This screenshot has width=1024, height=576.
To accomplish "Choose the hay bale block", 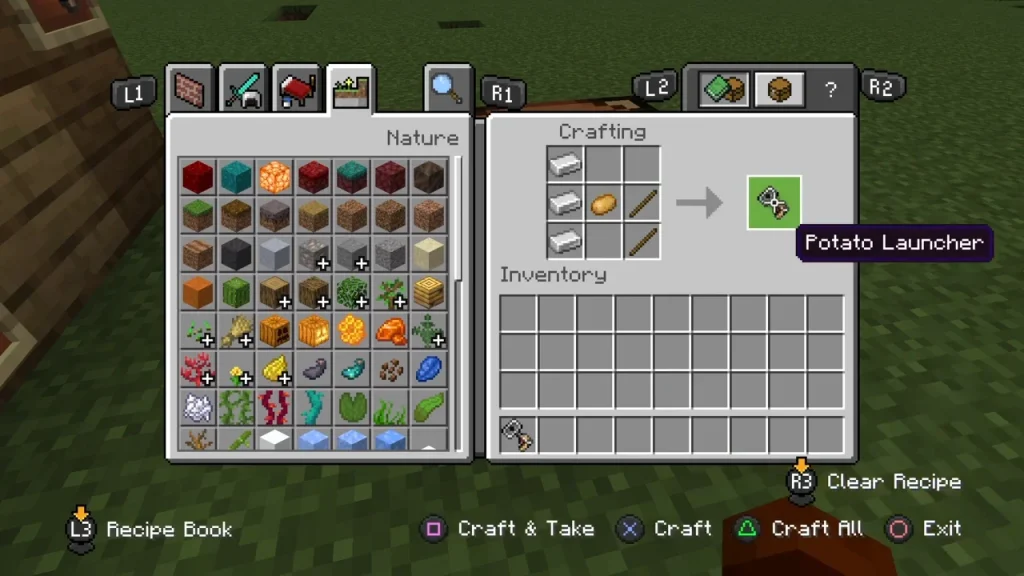I will point(428,292).
